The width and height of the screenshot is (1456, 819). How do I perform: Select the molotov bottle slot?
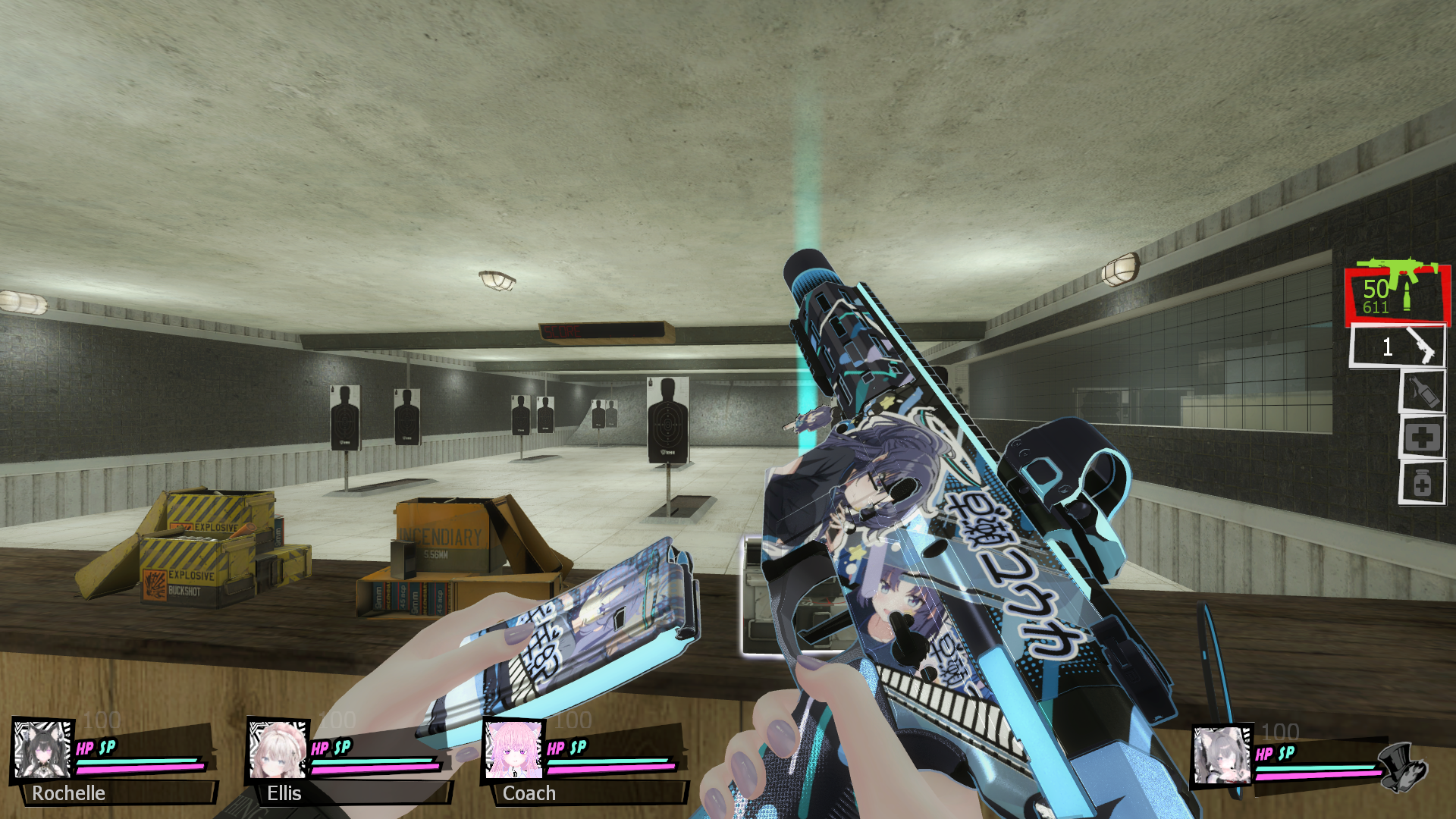pyautogui.click(x=1422, y=392)
